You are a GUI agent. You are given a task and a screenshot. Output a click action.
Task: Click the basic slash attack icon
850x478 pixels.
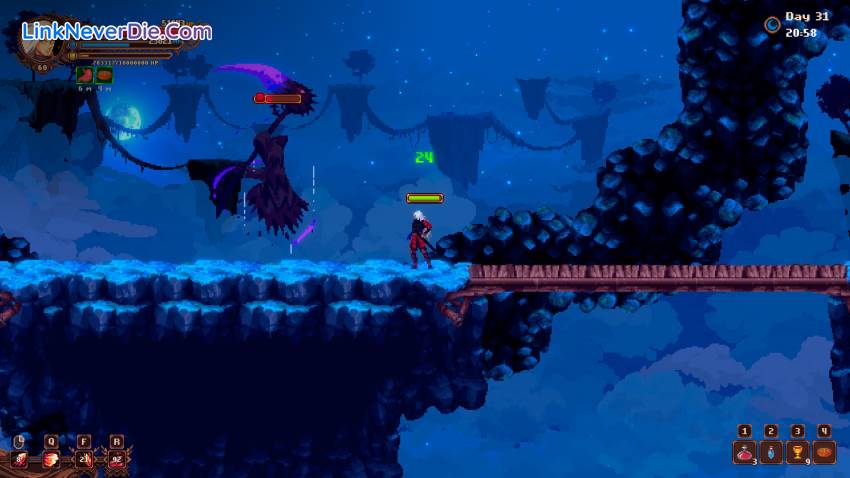click(x=19, y=460)
